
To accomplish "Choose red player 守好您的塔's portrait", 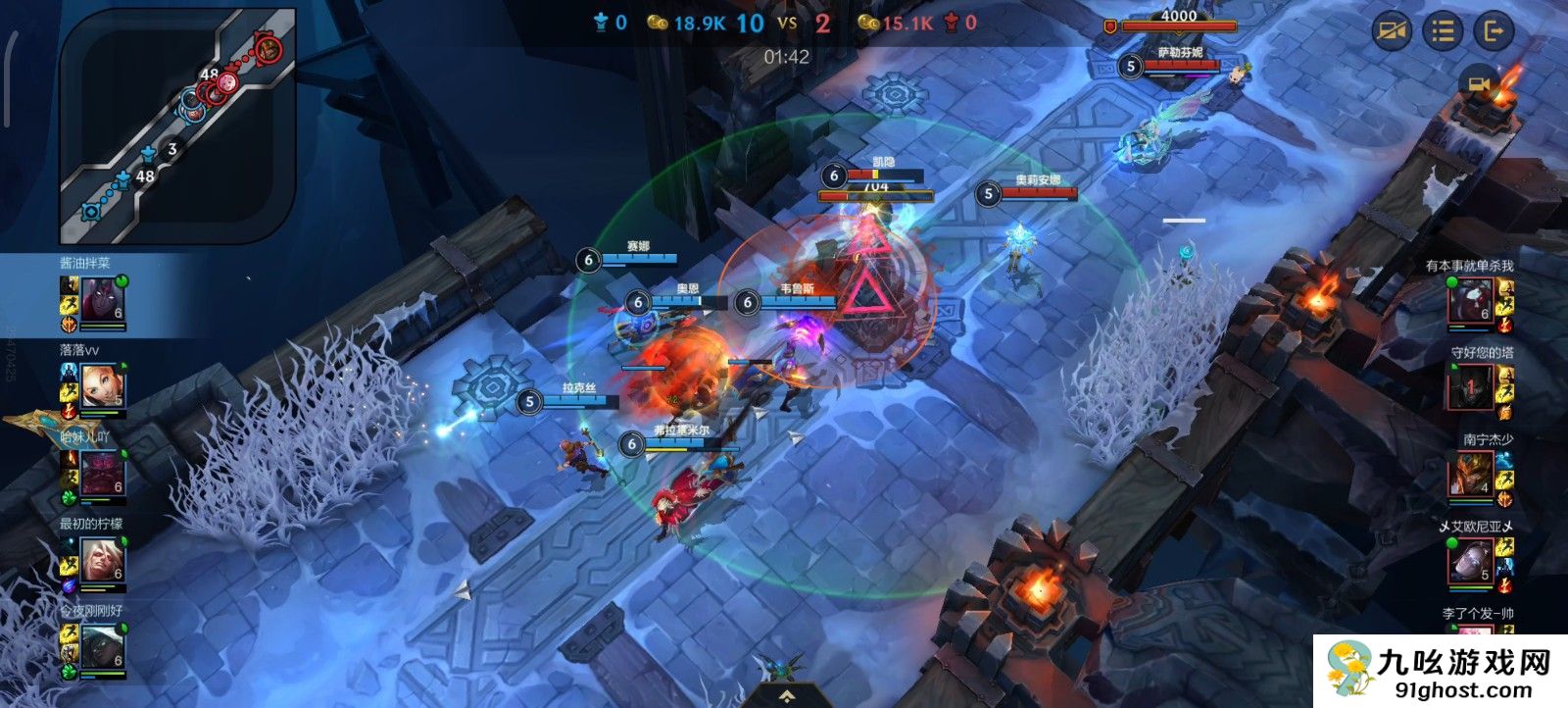I will click(x=1471, y=387).
